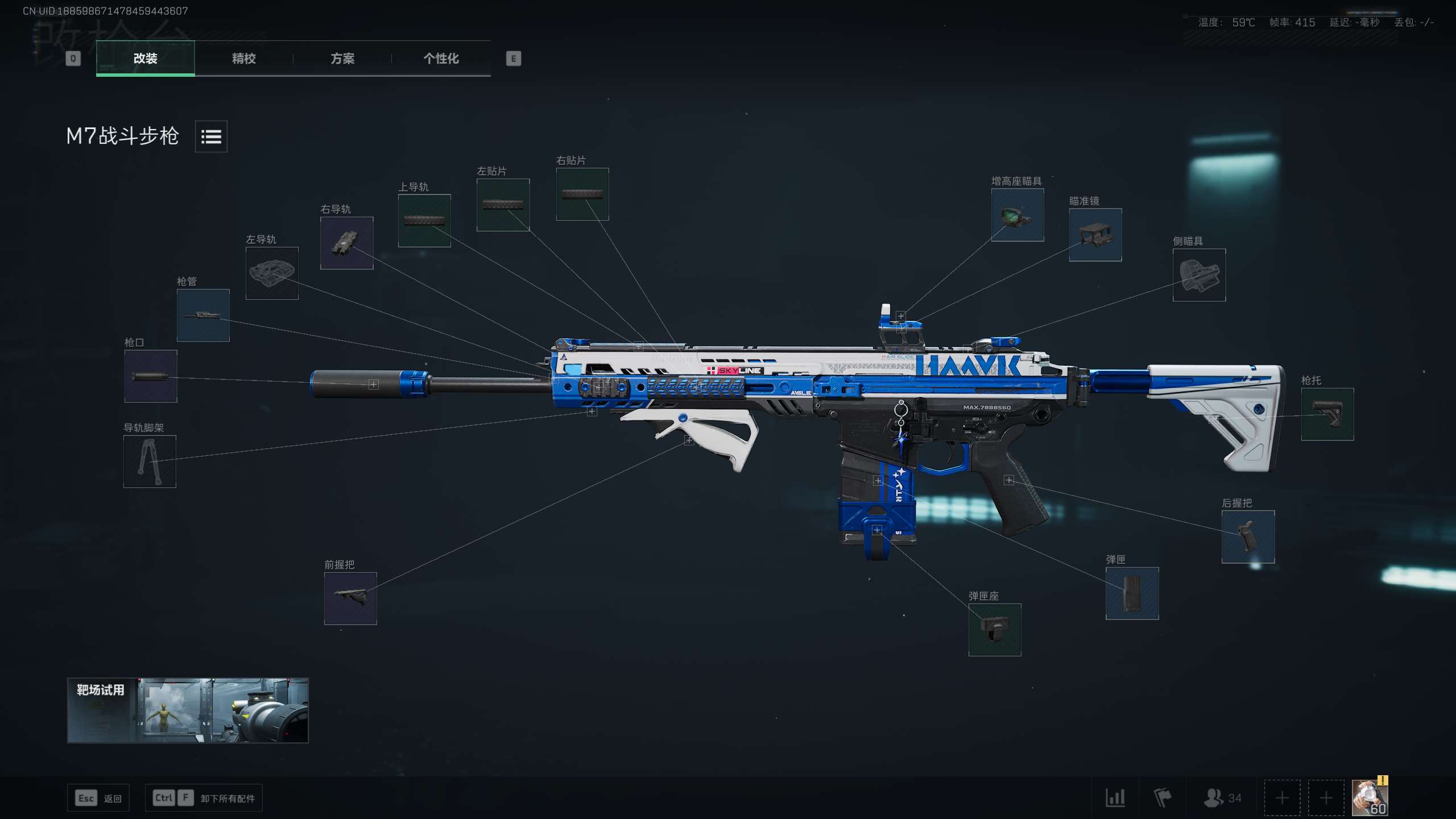Screen dimensions: 1456x819
Task: Open the 左导轨 attachment slot
Action: (272, 273)
